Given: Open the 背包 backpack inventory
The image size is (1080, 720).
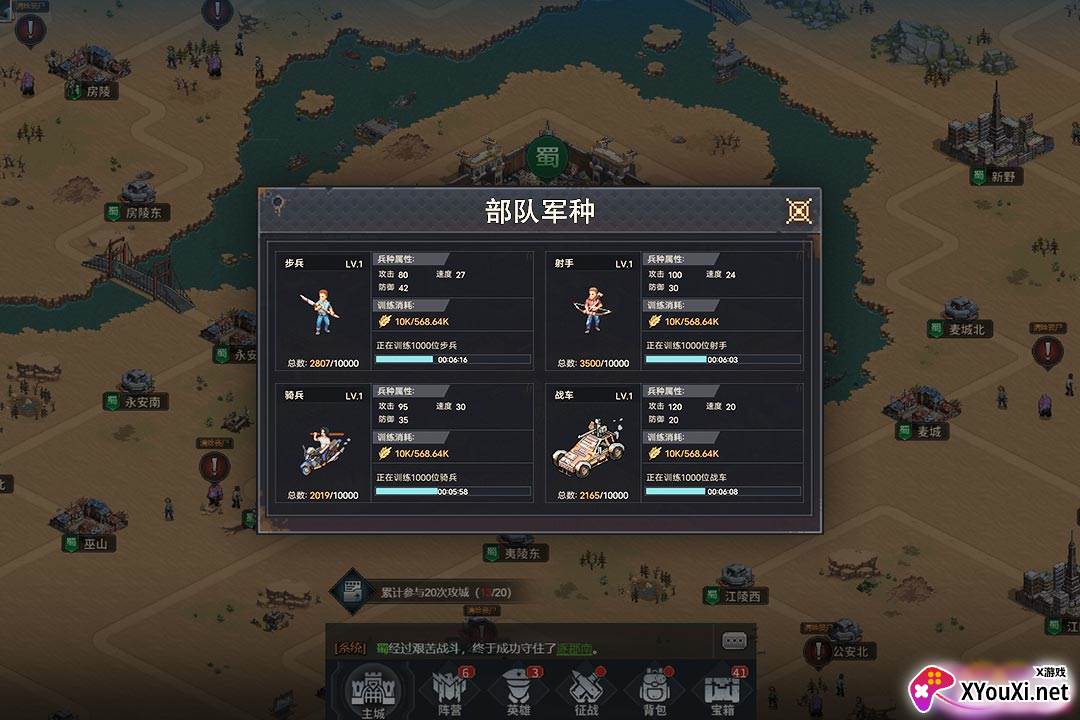Looking at the screenshot, I should [x=654, y=690].
